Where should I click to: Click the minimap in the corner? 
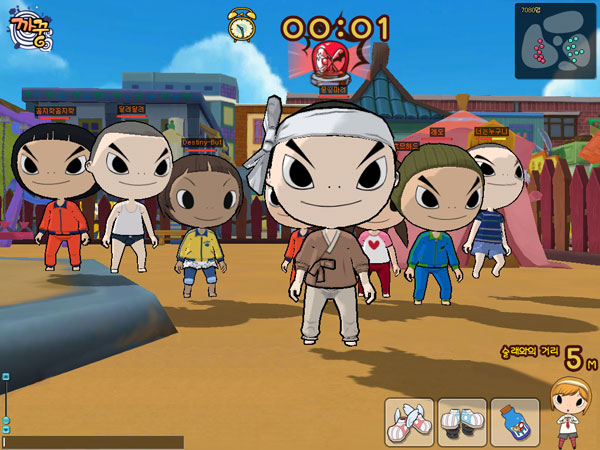coord(555,40)
